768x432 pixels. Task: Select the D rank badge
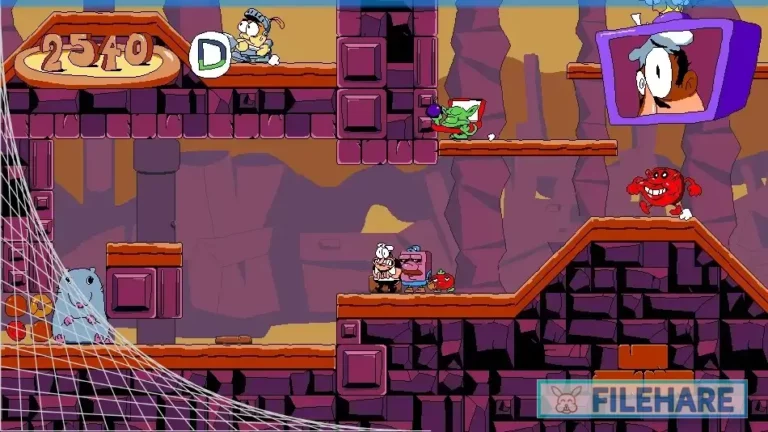[209, 54]
